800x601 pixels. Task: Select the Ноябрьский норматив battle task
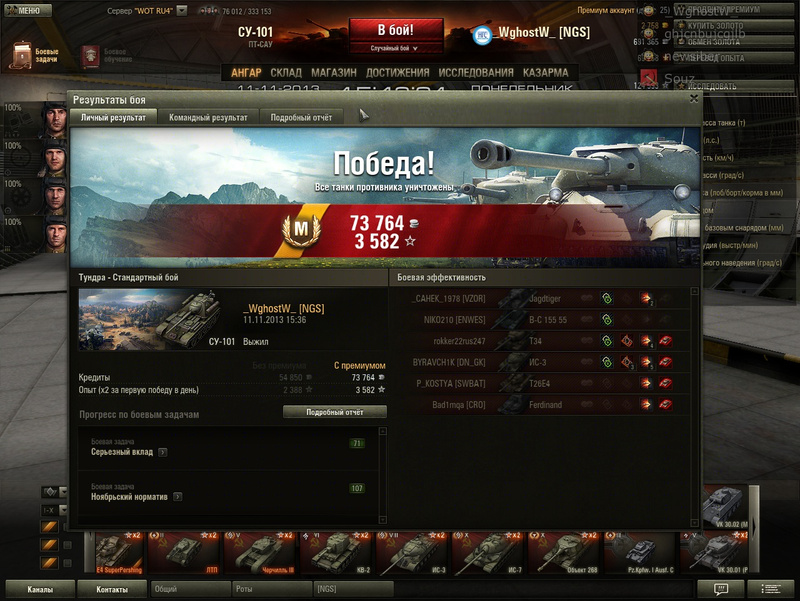(228, 493)
